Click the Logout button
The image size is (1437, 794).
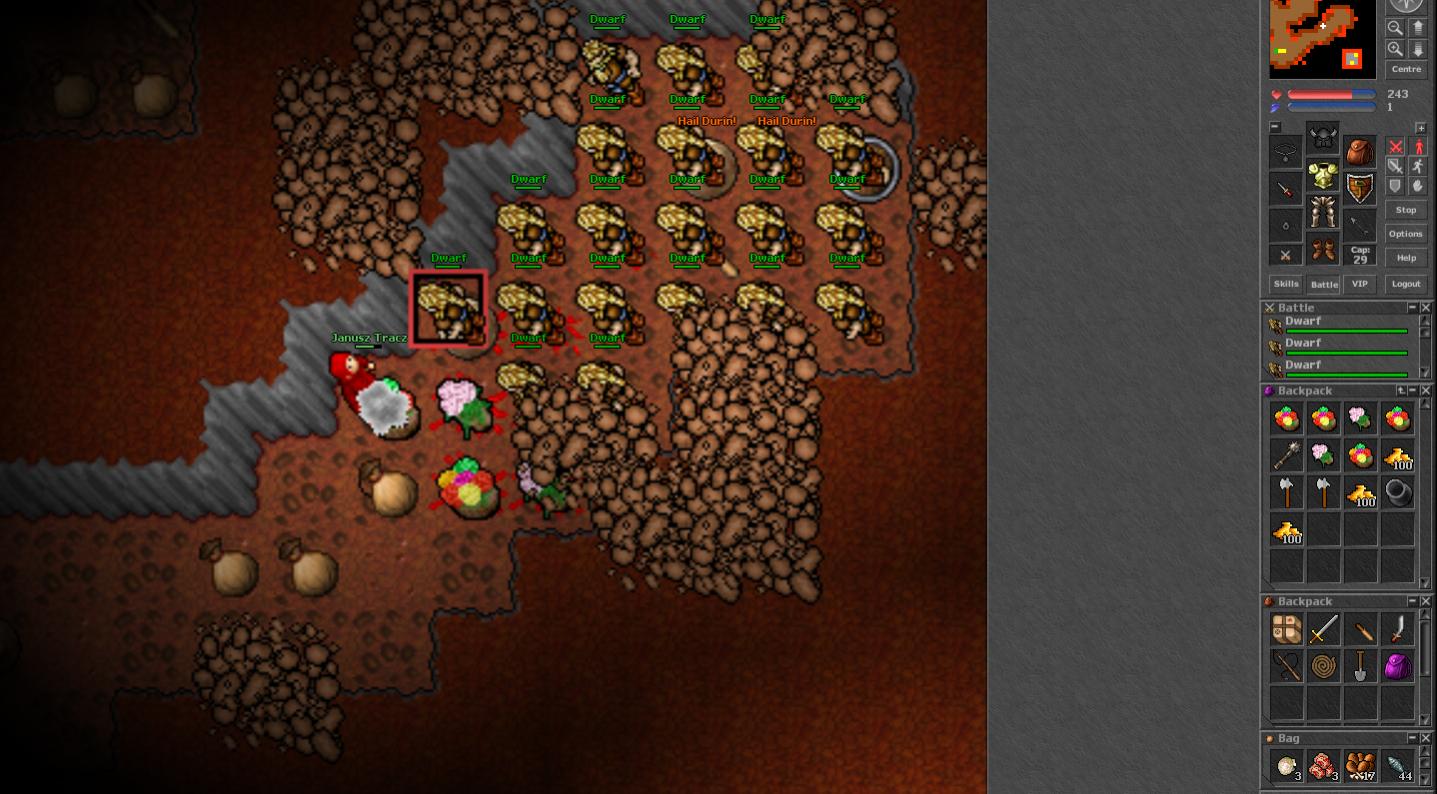(1405, 284)
